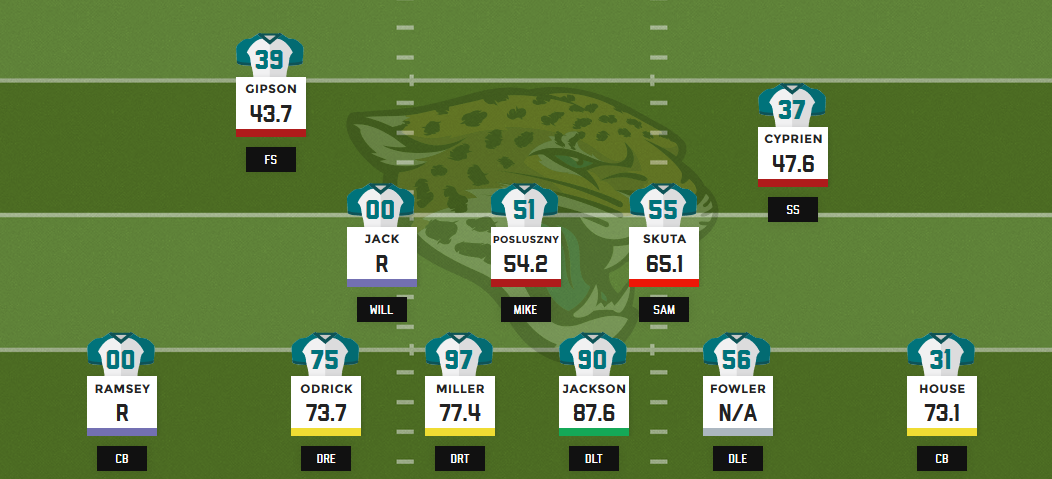Select the Jackson 87.6 rated card
The width and height of the screenshot is (1052, 479).
point(593,404)
